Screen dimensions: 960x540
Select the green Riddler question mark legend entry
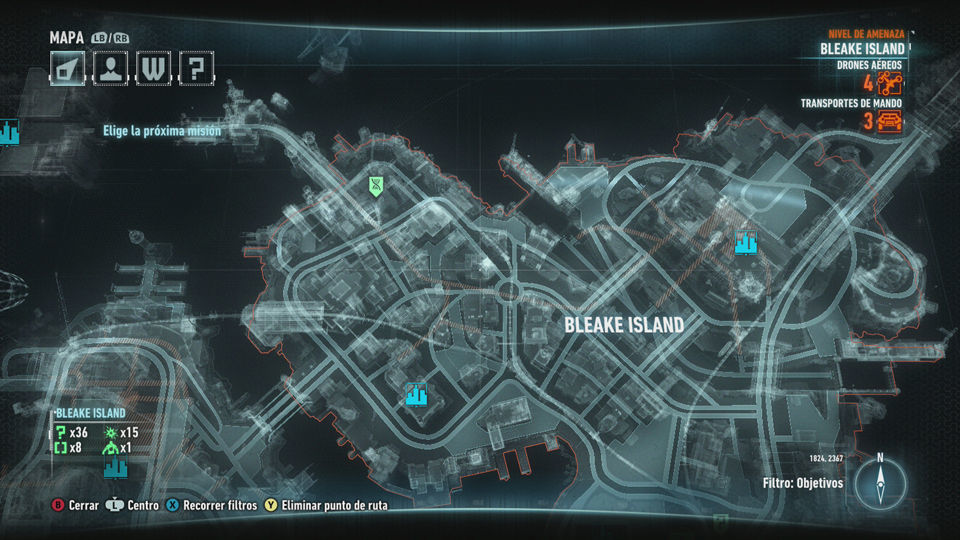tap(62, 433)
